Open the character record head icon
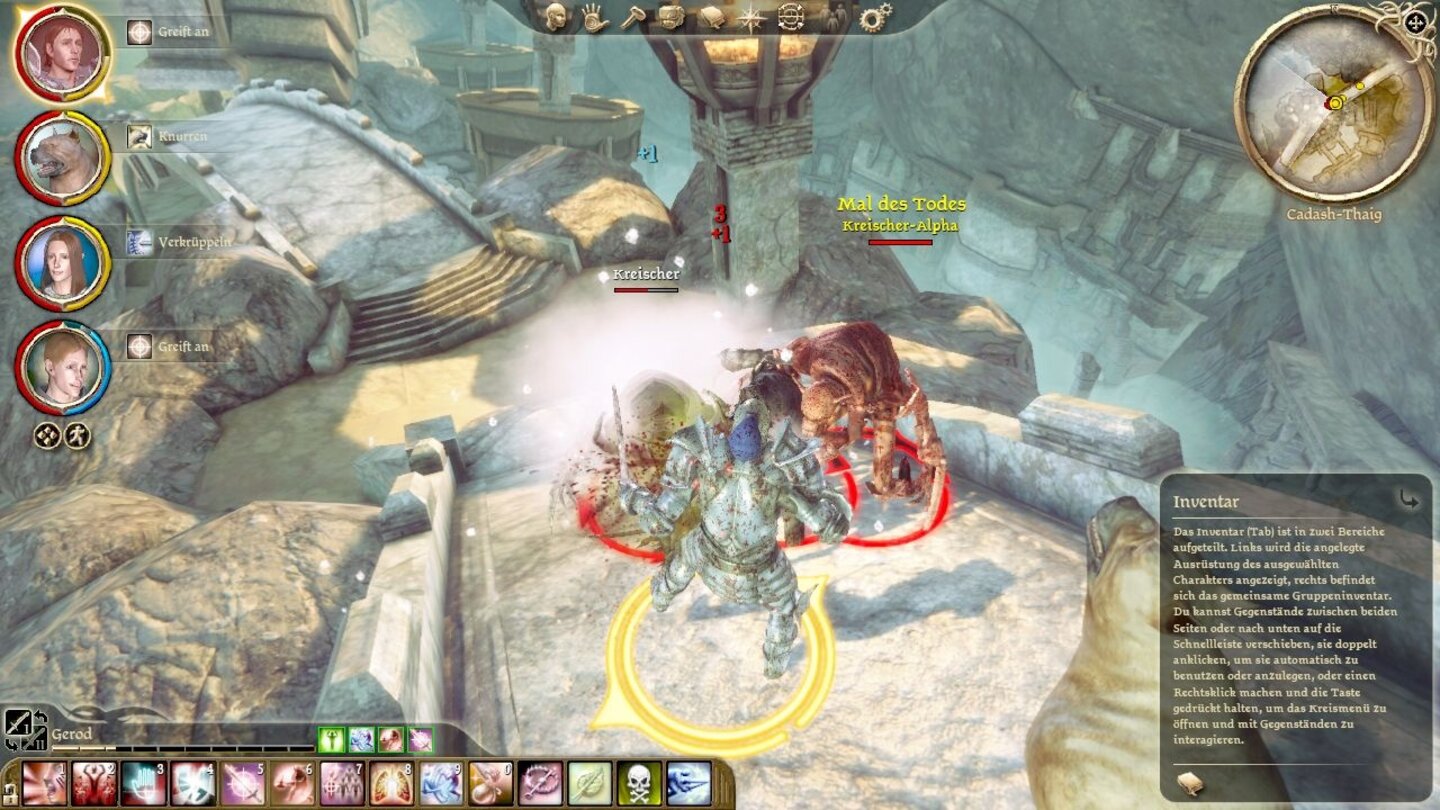Screen dimensions: 1440x810 555,17
